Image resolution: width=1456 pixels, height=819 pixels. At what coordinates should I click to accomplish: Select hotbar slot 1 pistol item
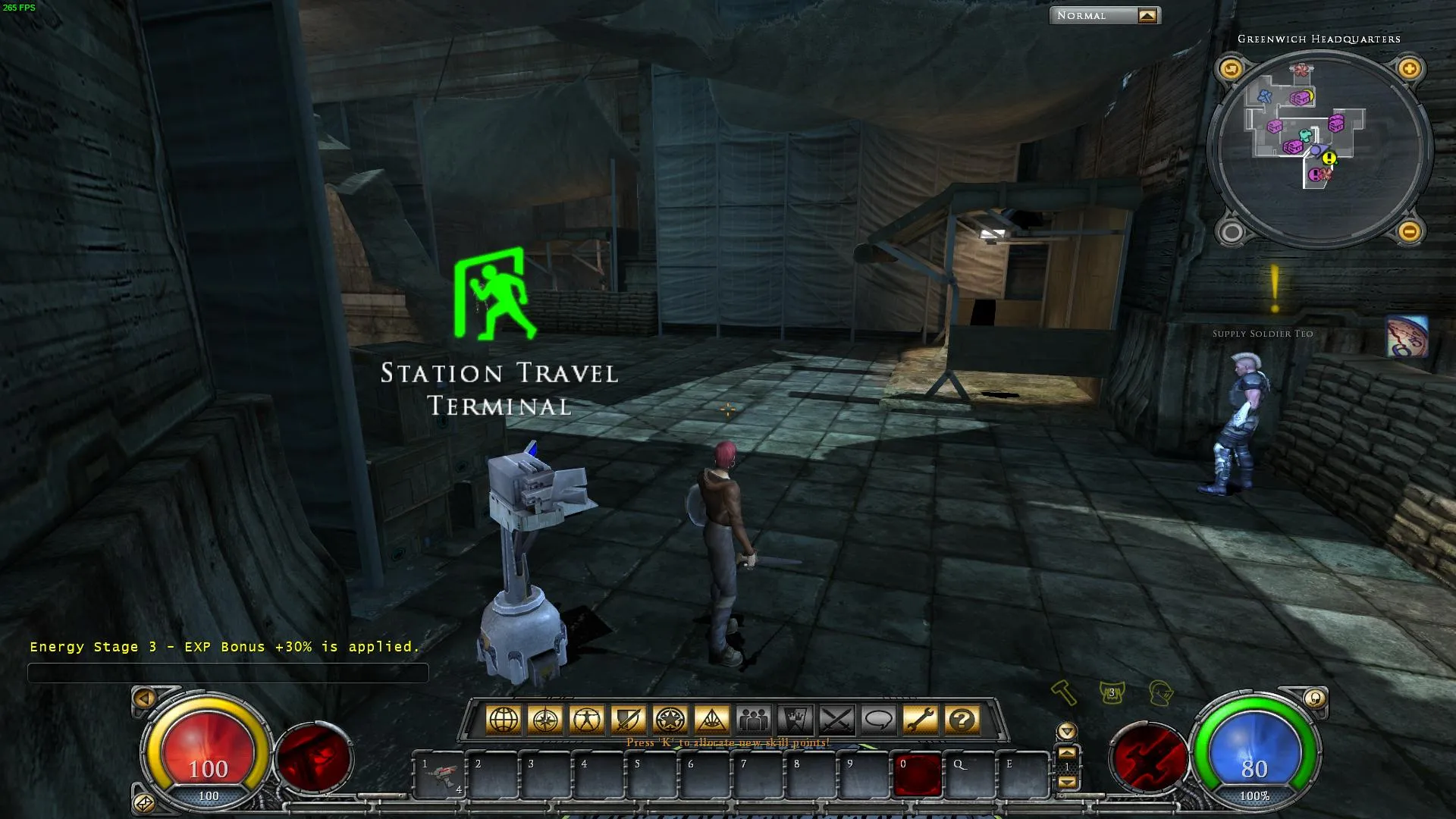click(440, 775)
